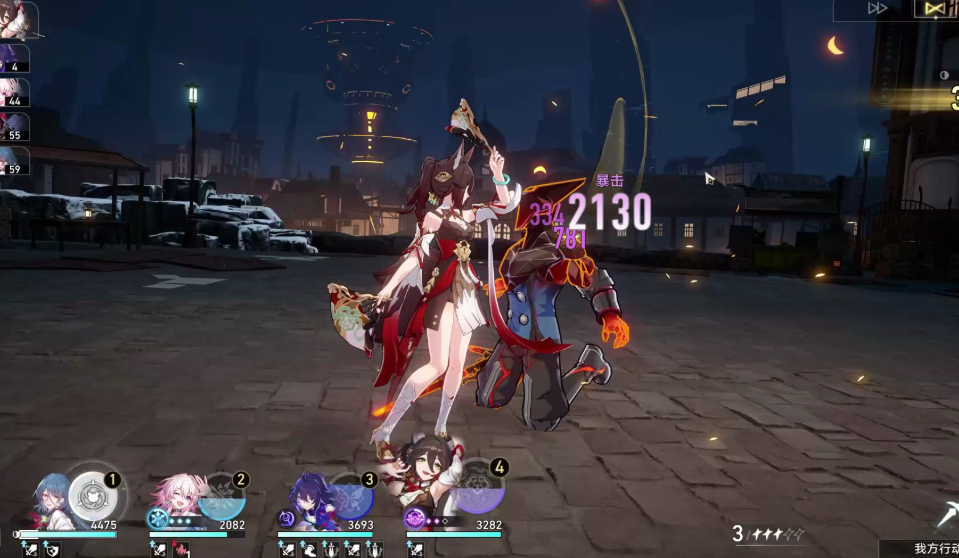
Task: Select the purple-haired character portrait in the party bar
Action: point(305,494)
